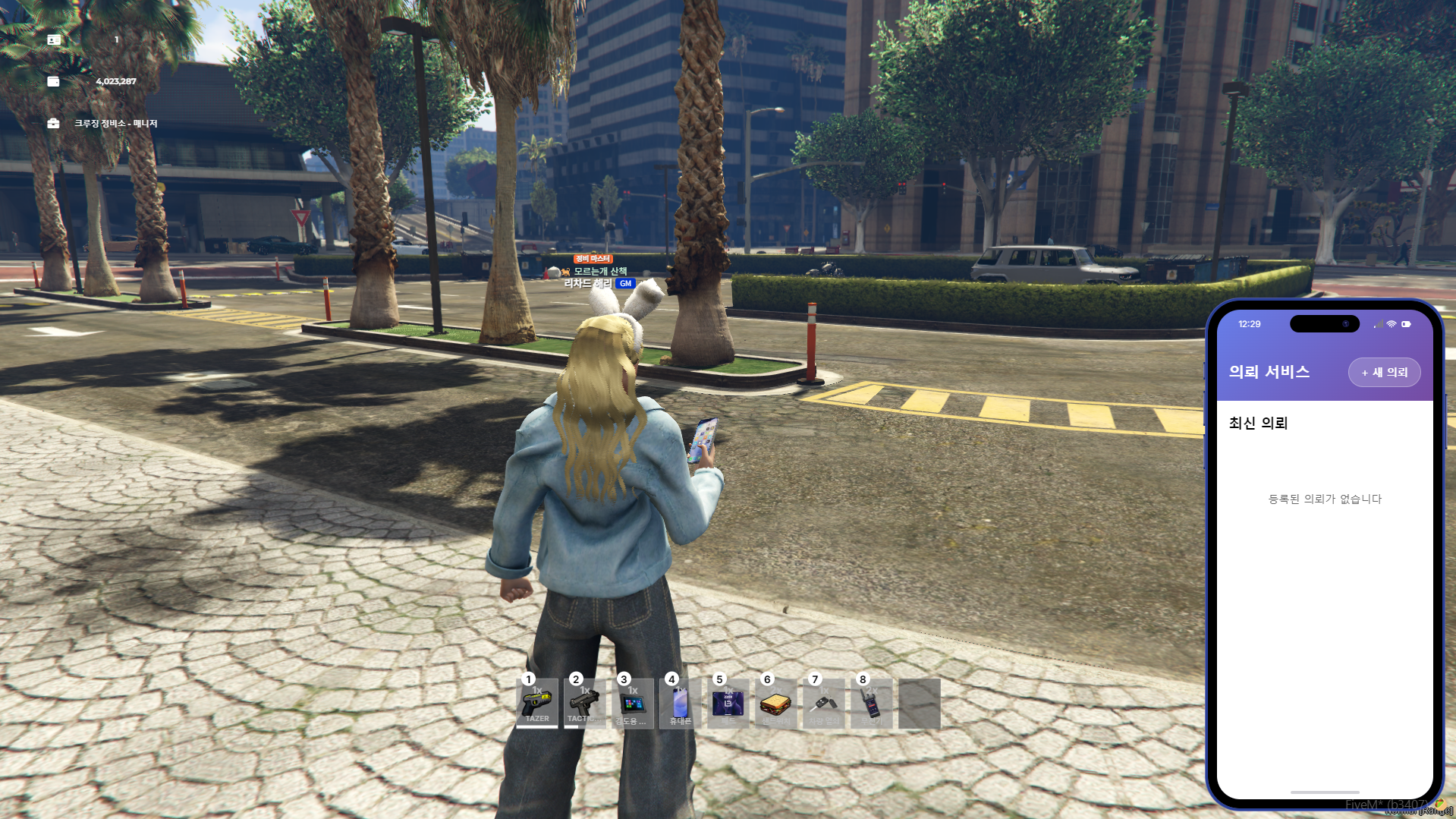Choose the TACTIC pistol hotbar slot
The image size is (1456, 819).
(x=585, y=704)
